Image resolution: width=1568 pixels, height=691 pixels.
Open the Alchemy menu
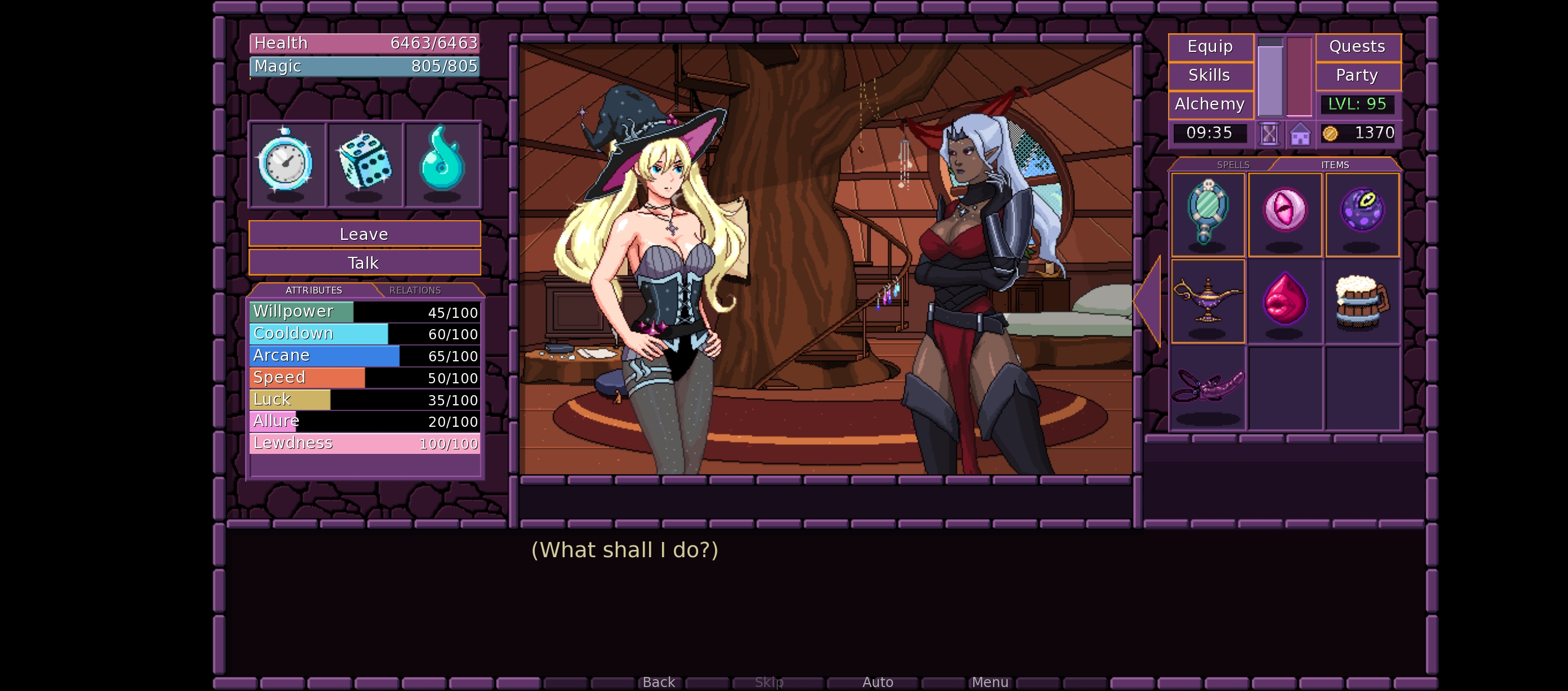coord(1210,103)
